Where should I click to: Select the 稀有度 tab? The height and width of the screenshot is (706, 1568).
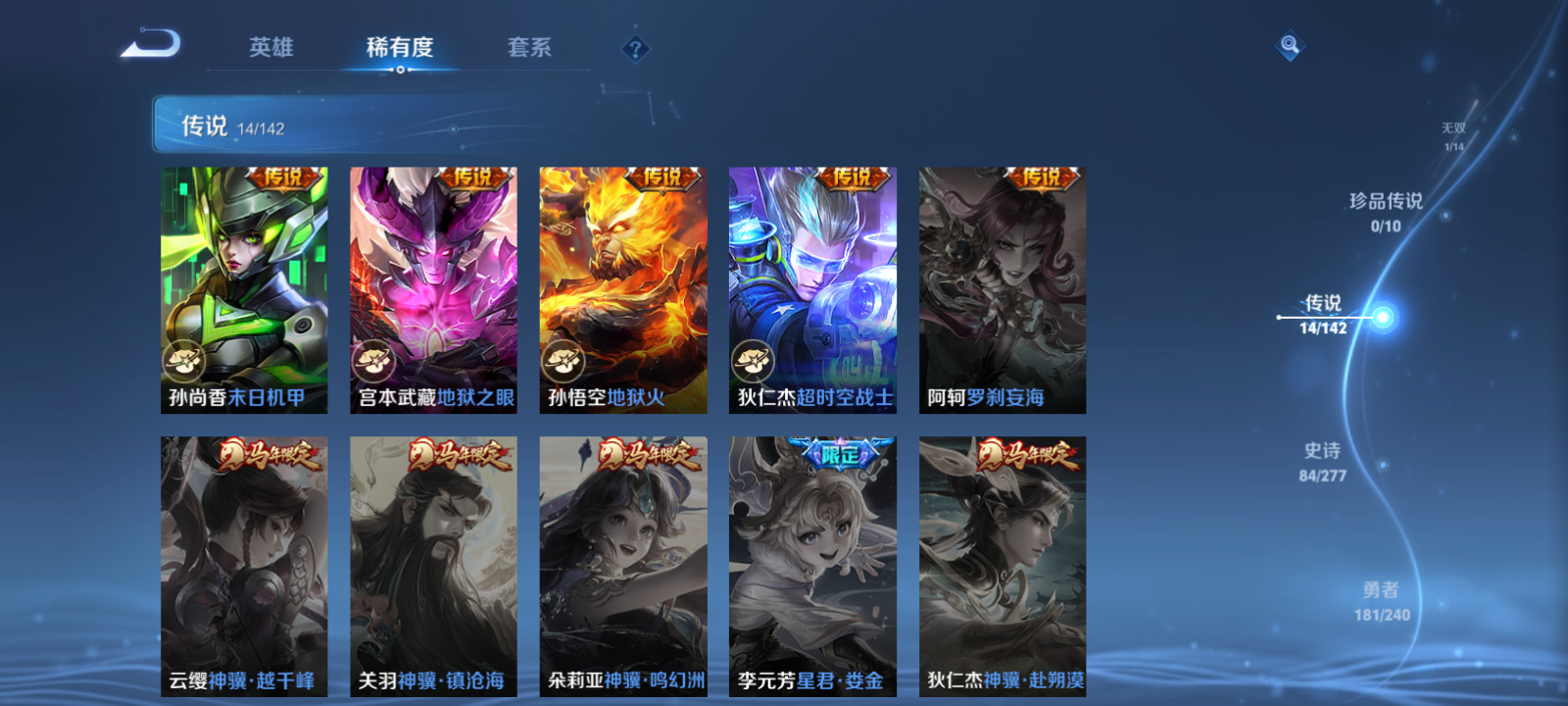pyautogui.click(x=396, y=45)
